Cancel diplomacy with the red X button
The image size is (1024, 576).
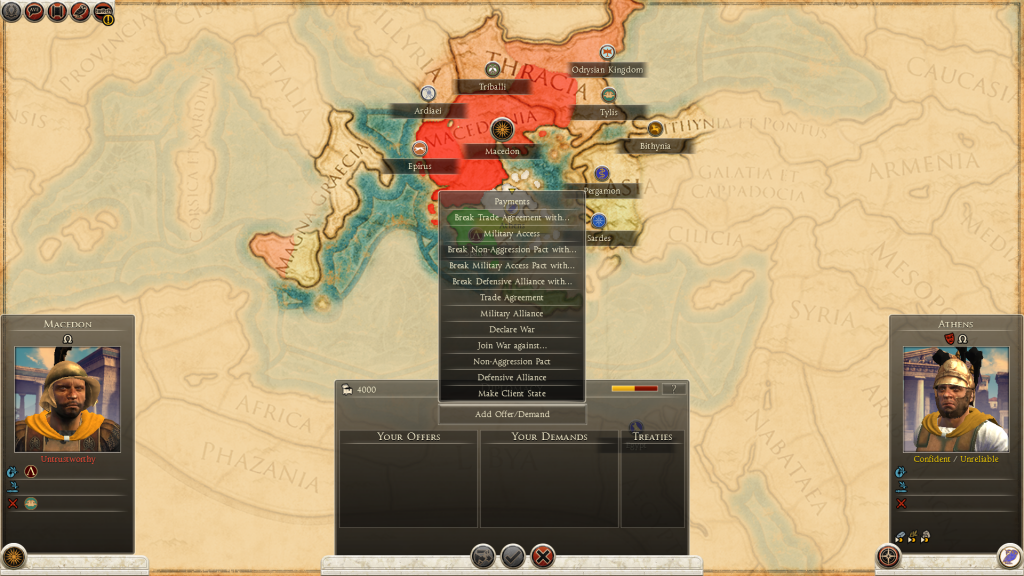coord(543,556)
